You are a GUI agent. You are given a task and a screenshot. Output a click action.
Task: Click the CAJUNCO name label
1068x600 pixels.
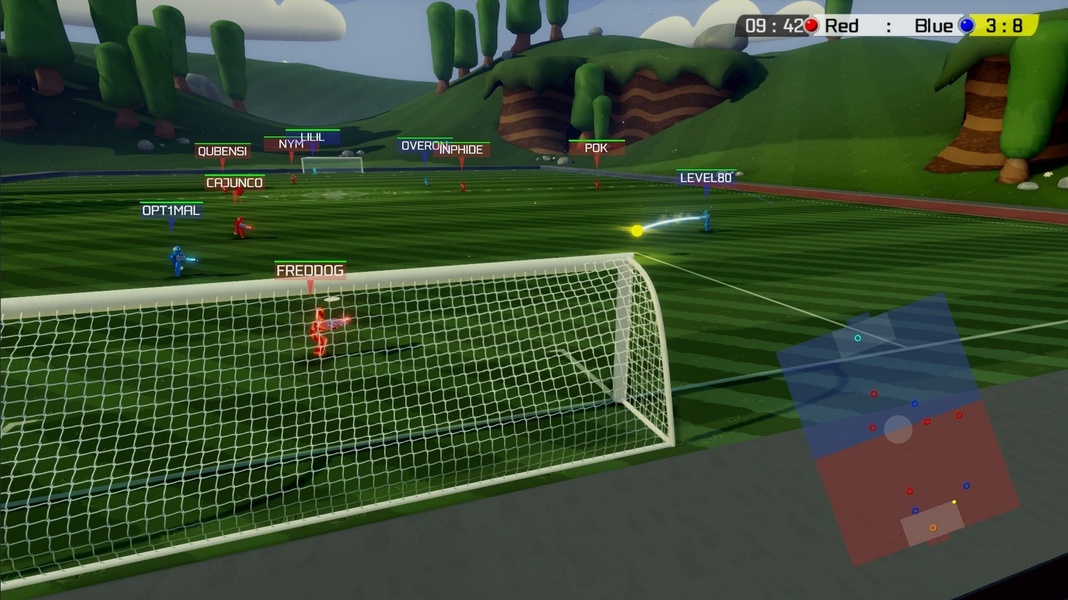[x=235, y=183]
